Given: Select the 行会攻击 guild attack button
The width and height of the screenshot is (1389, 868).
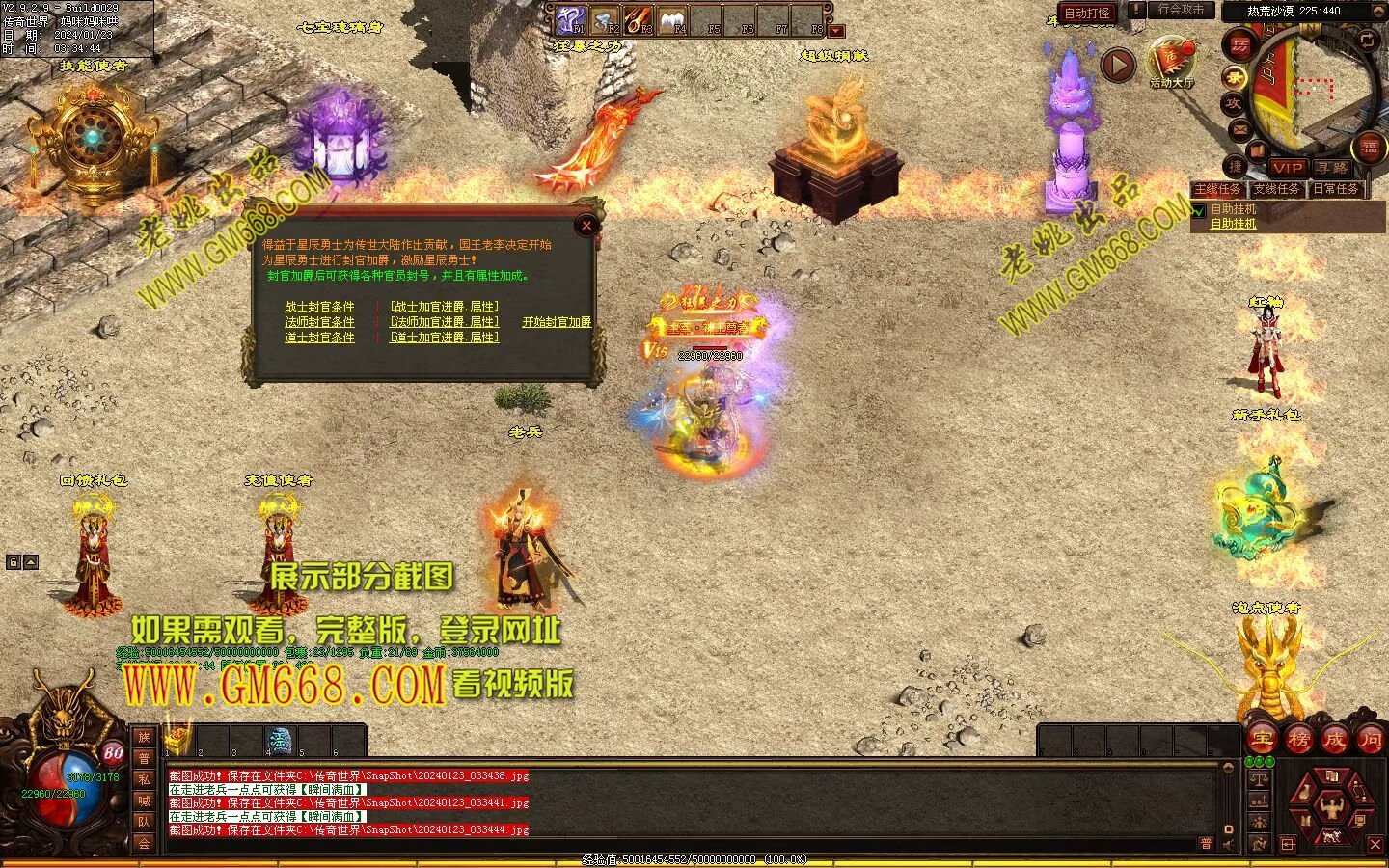Looking at the screenshot, I should click(1181, 11).
